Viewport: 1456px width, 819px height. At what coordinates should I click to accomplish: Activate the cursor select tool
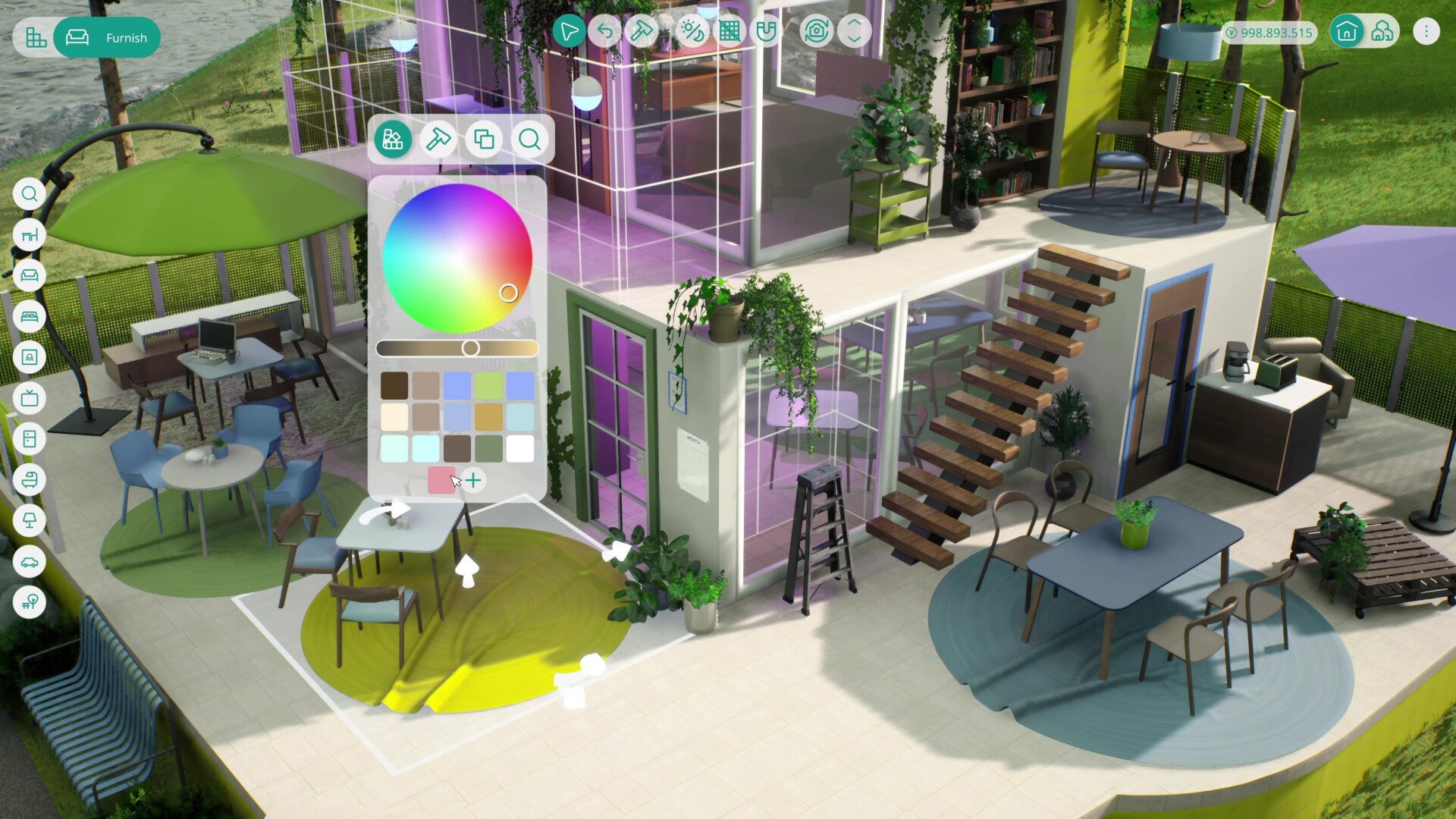click(x=568, y=32)
